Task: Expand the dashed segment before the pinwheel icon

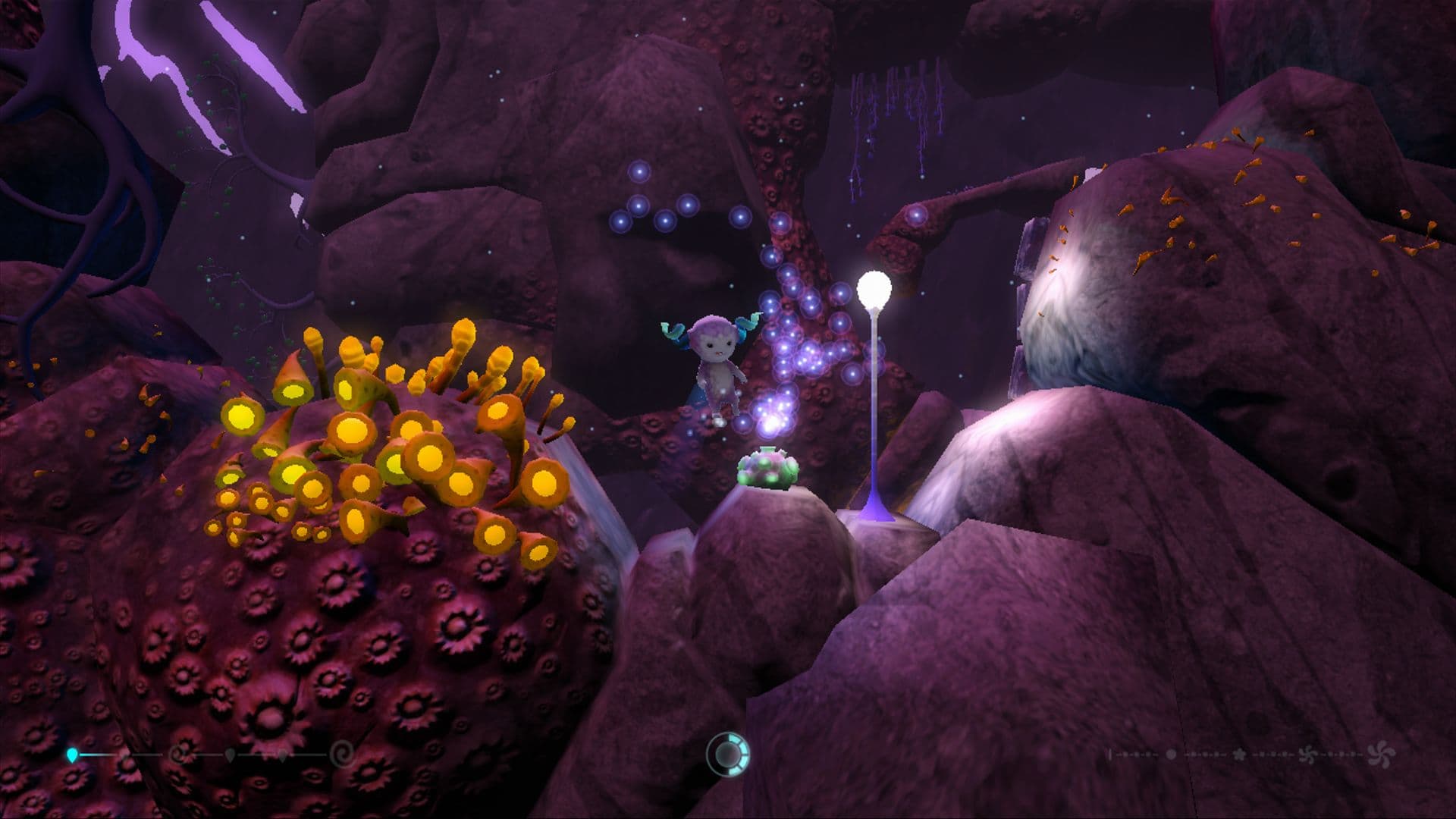Action: coord(1274,755)
